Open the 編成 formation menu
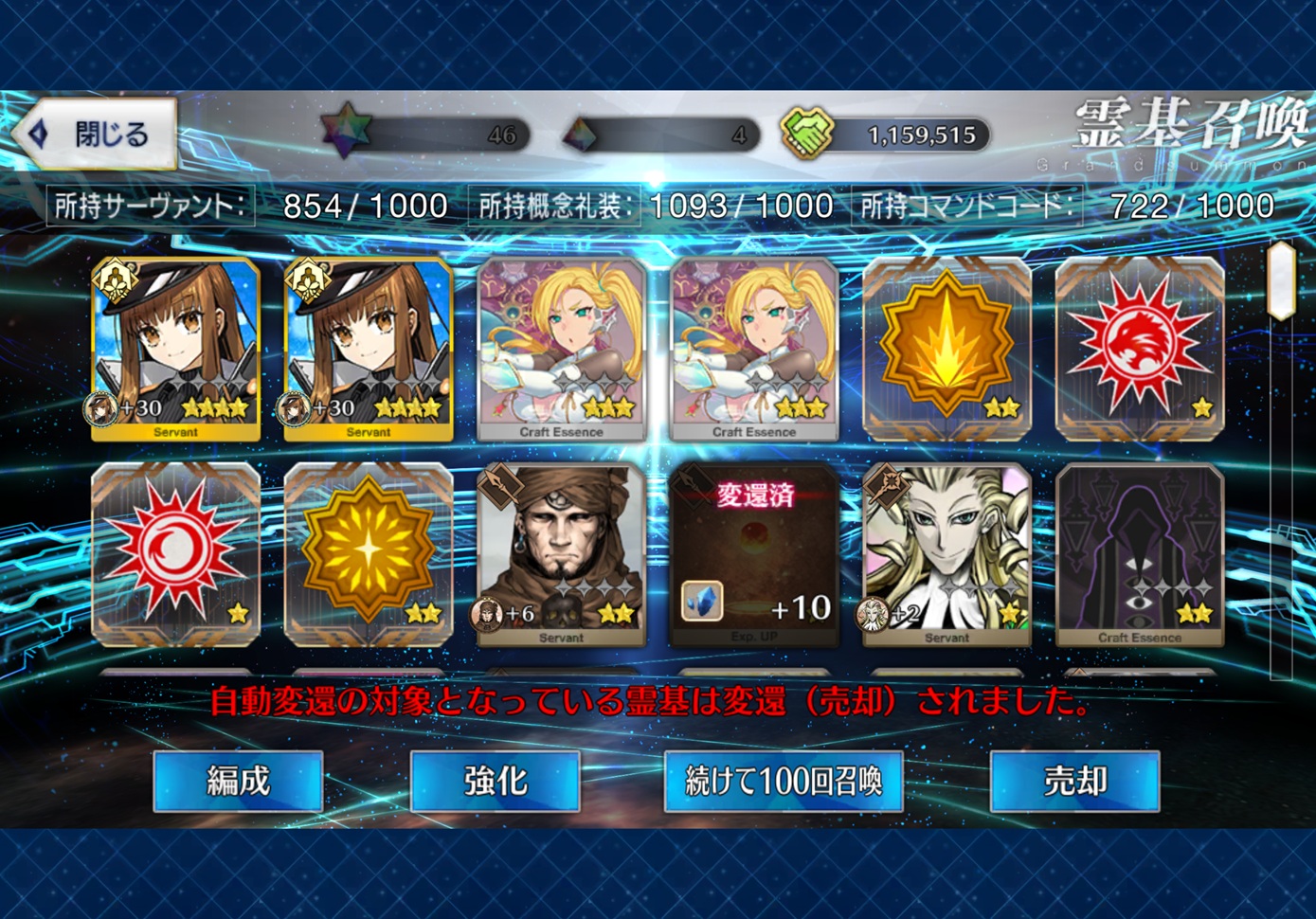1316x919 pixels. (238, 781)
